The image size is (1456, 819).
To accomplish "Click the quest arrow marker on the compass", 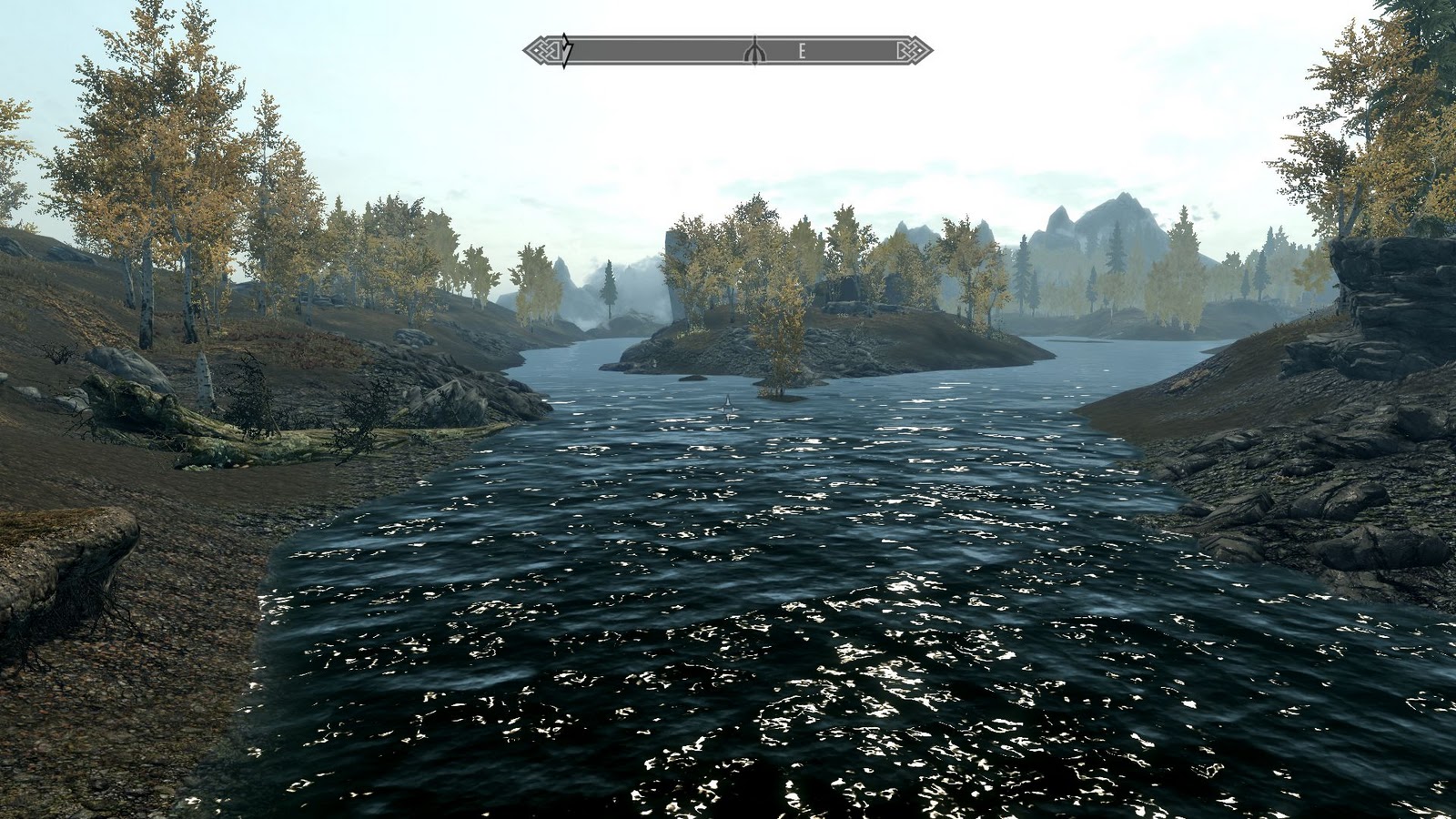I will (x=566, y=50).
